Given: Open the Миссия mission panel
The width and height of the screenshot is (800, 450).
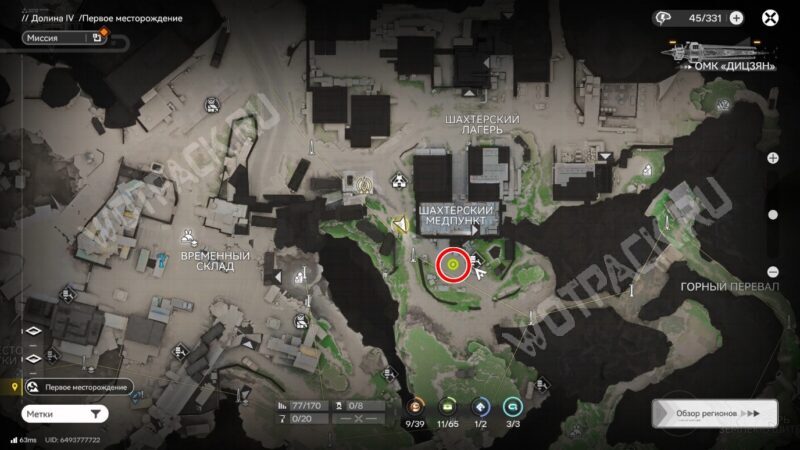Looking at the screenshot, I should pyautogui.click(x=58, y=38).
